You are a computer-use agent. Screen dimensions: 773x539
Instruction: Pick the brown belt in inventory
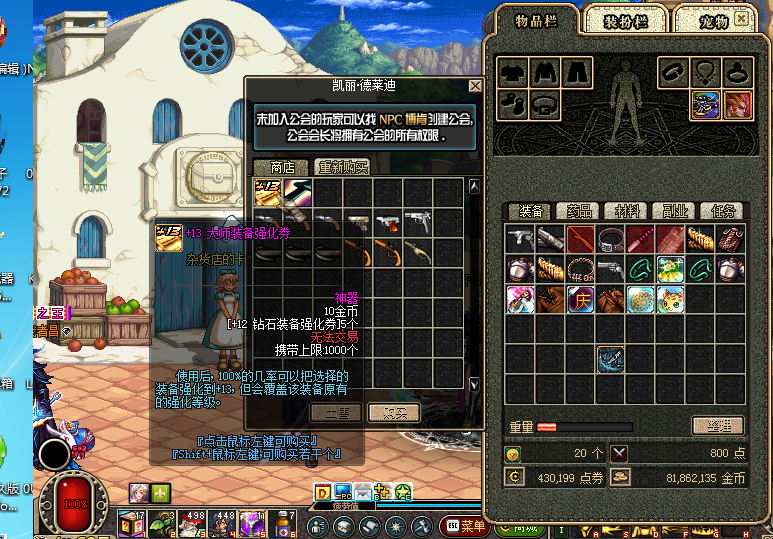coord(609,239)
